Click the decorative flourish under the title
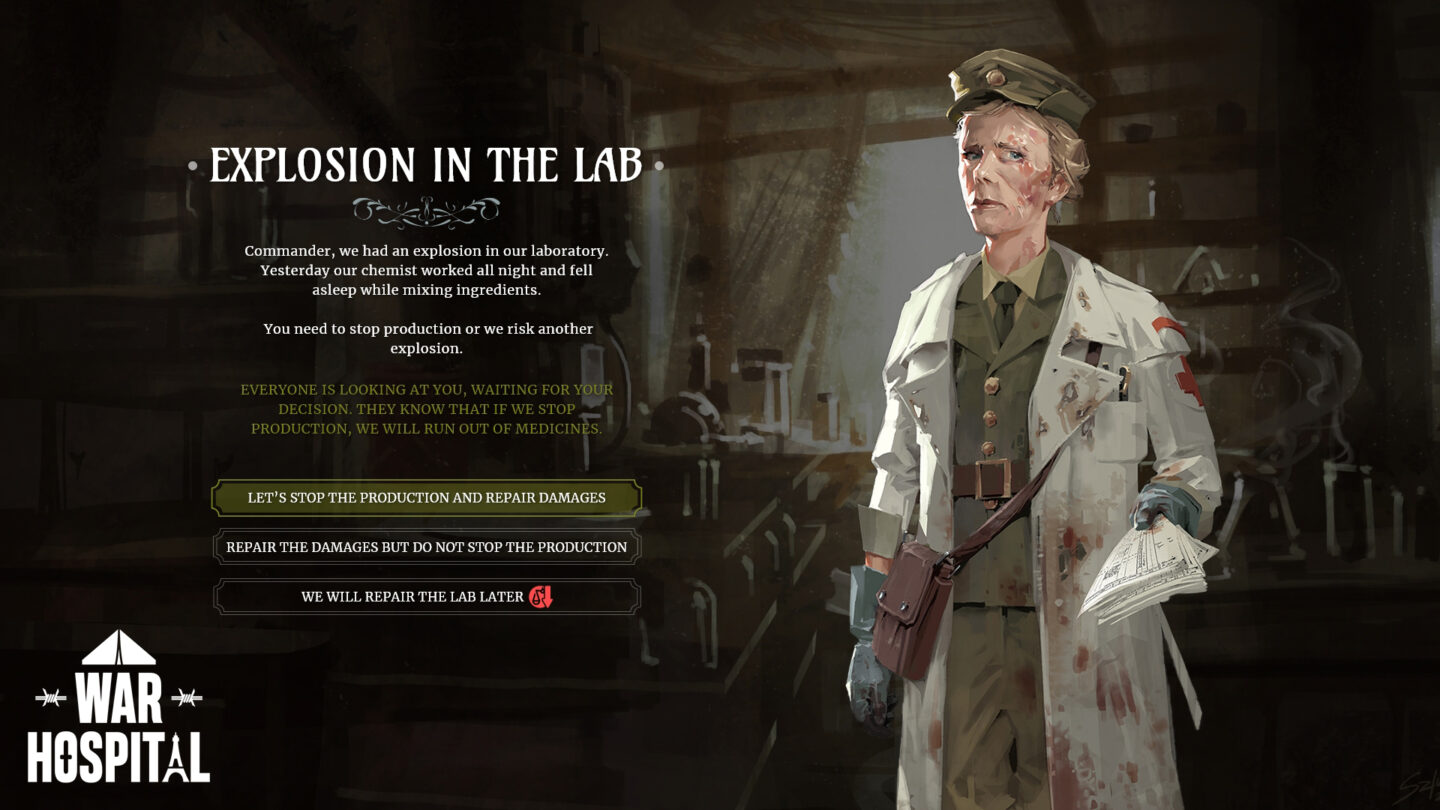 point(426,208)
